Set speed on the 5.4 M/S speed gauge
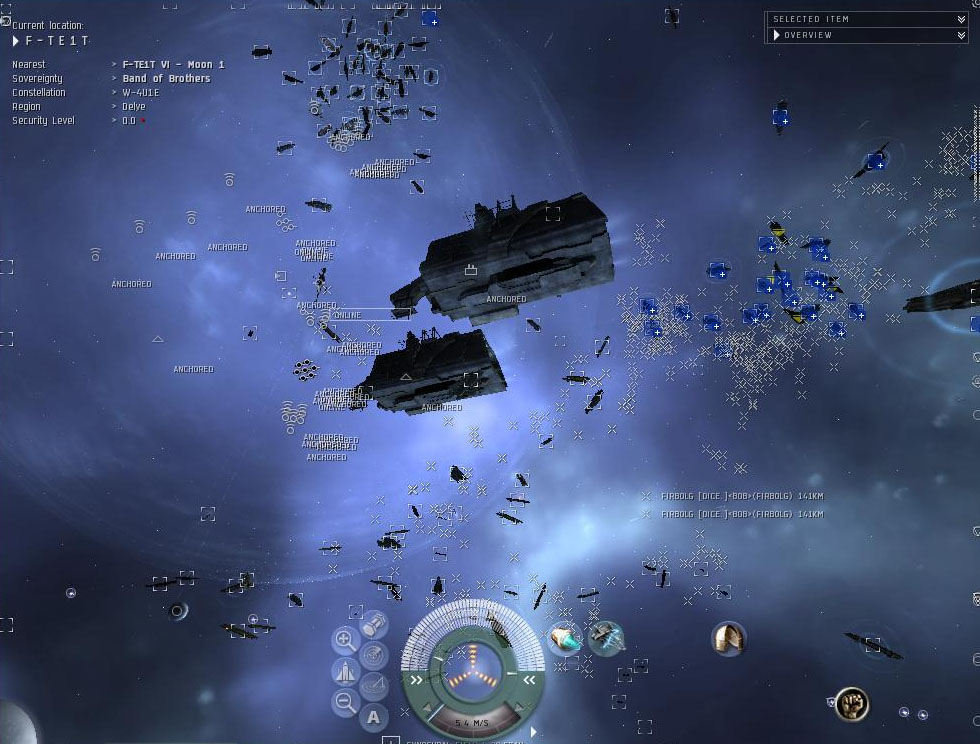 tap(472, 721)
